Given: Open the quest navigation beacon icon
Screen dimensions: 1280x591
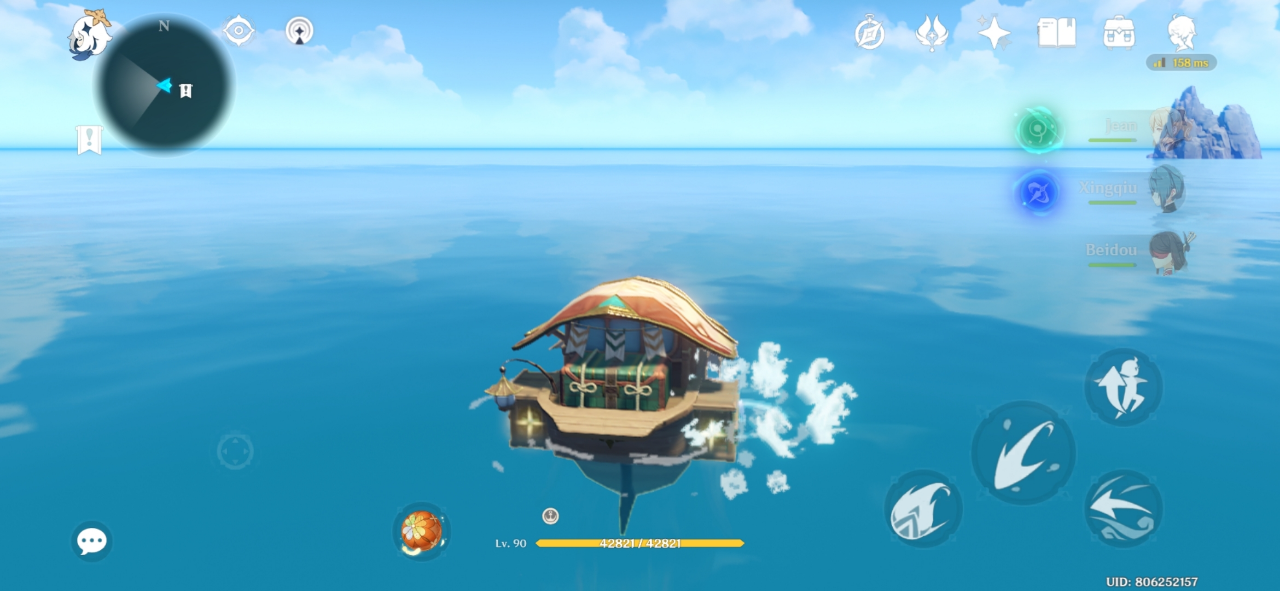Looking at the screenshot, I should (299, 31).
